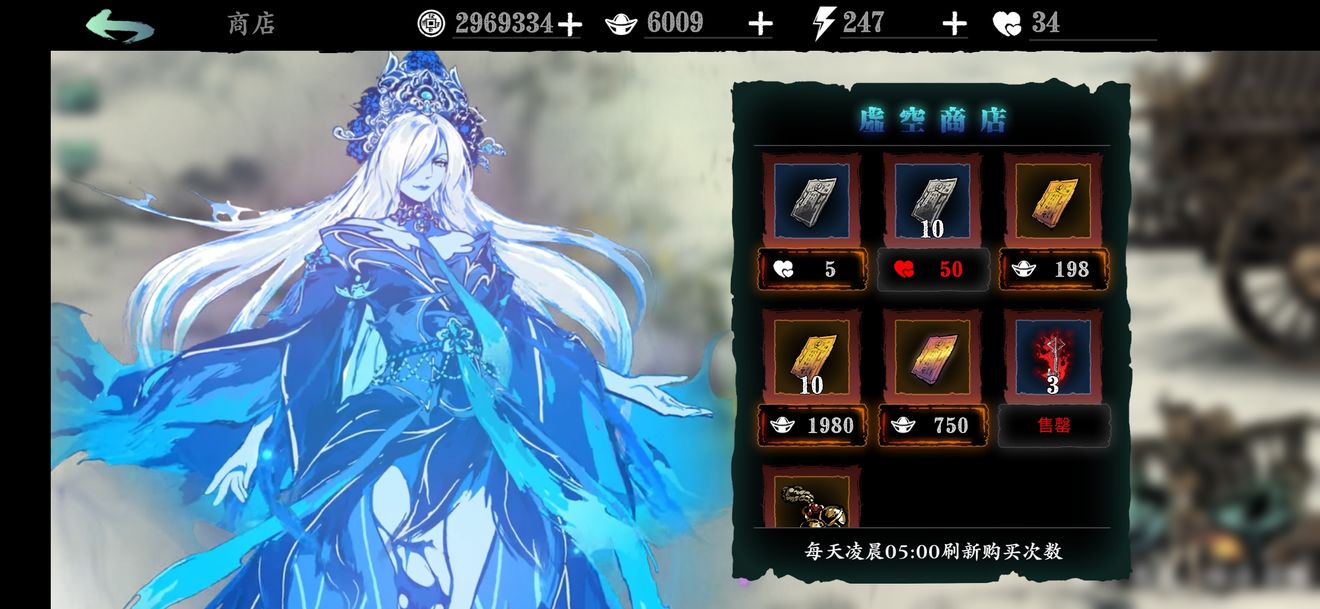The height and width of the screenshot is (609, 1320).
Task: Add more copper coins with the plus
Action: pyautogui.click(x=569, y=24)
